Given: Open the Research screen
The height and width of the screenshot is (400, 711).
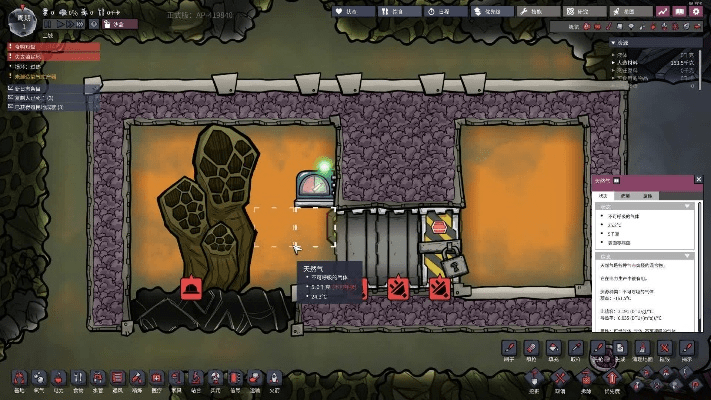Looking at the screenshot, I should coord(582,10).
